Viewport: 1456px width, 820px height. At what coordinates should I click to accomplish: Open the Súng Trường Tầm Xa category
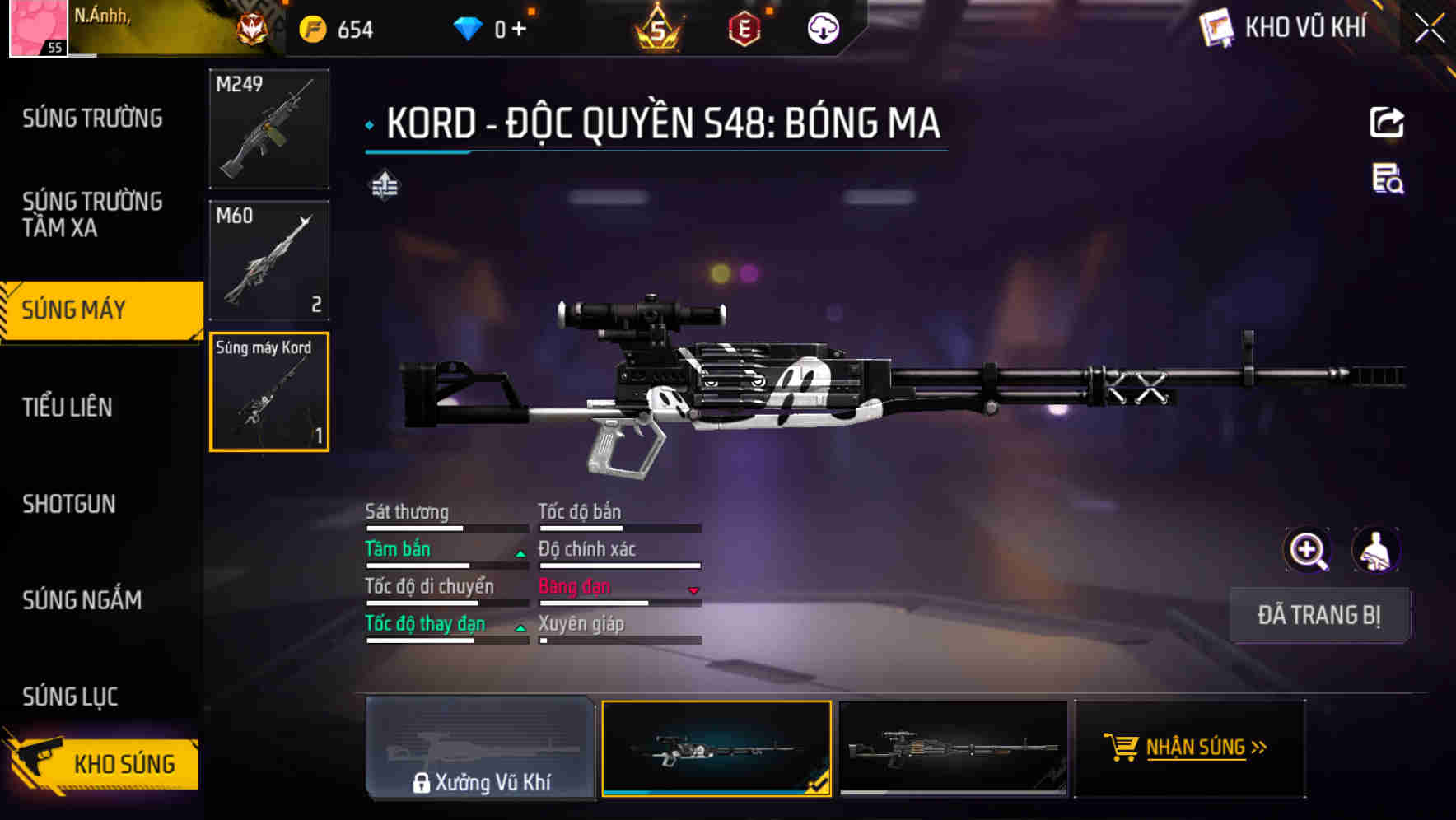click(92, 214)
